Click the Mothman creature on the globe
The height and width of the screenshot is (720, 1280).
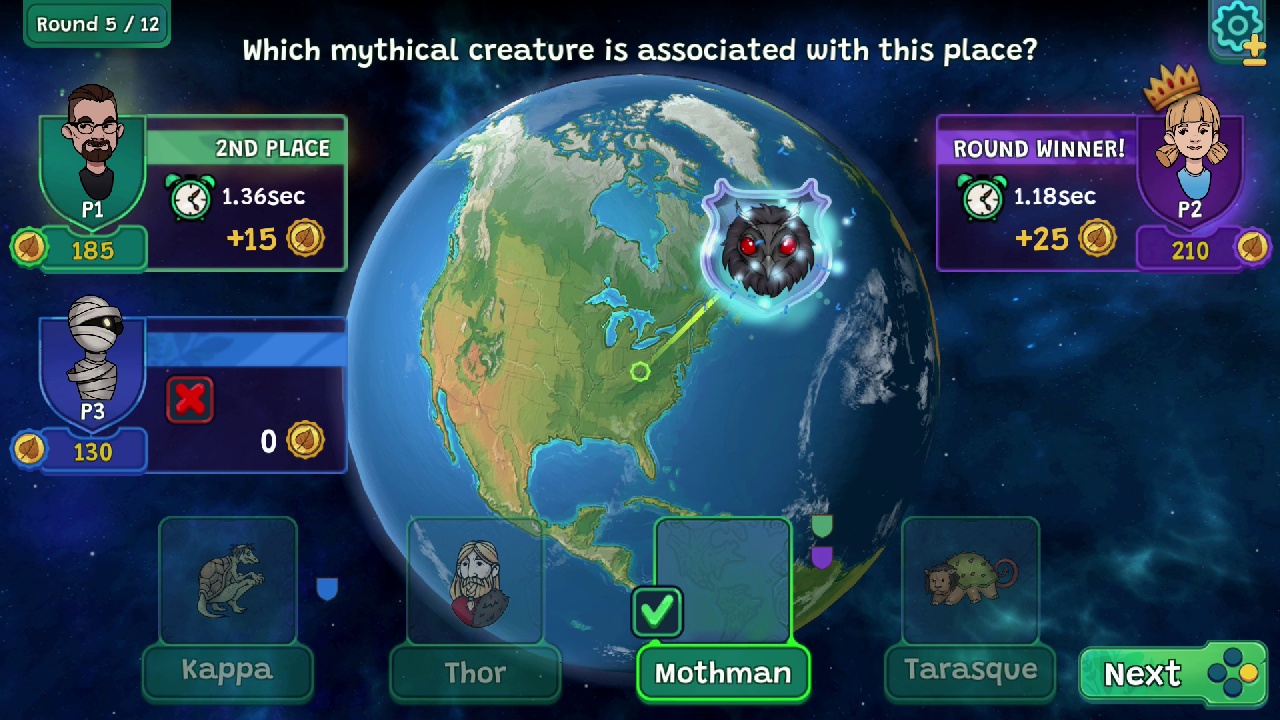coord(770,240)
